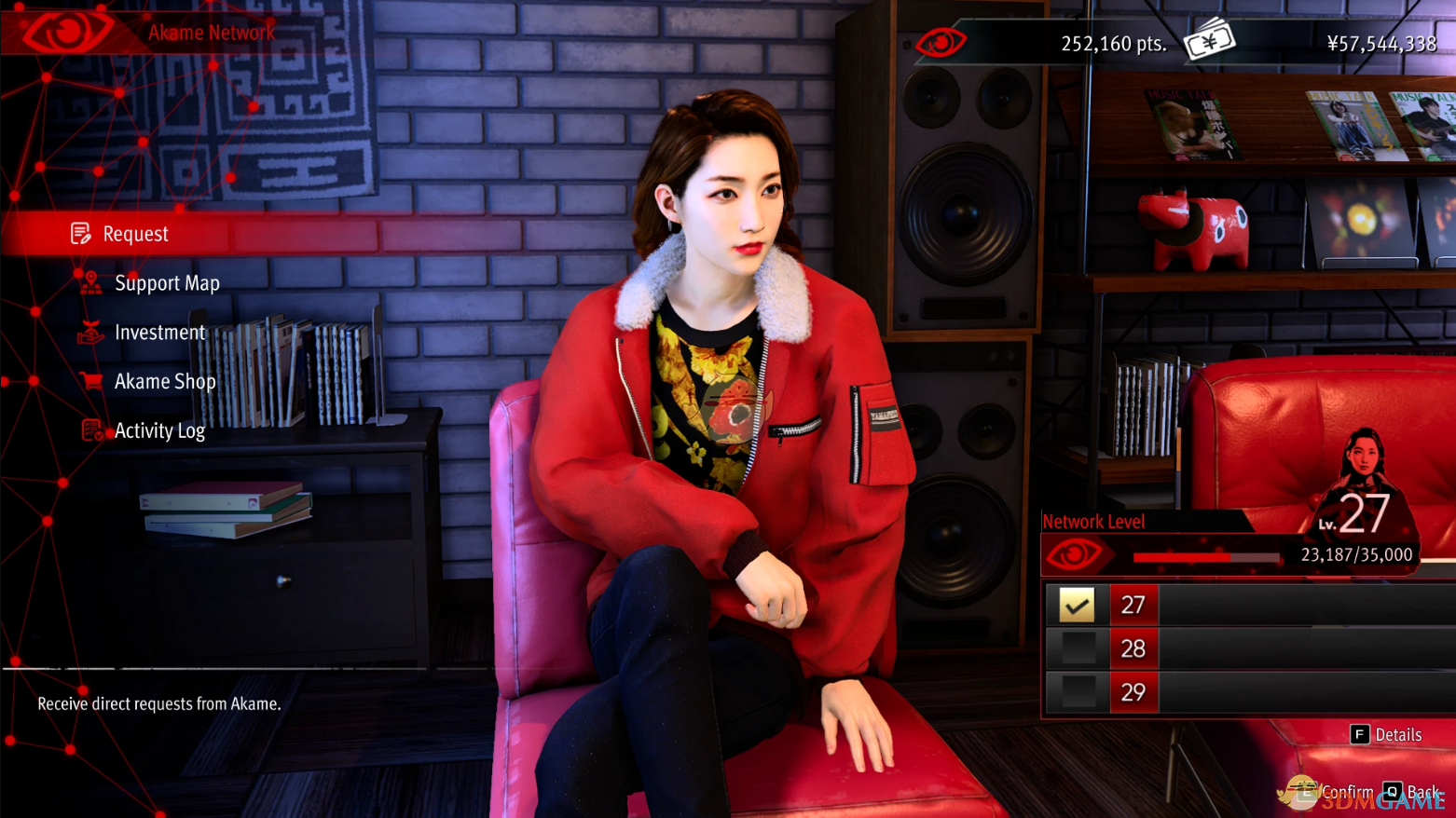Screen dimensions: 1456x818
Task: Select Support Map from the sidebar menu
Action: click(x=167, y=282)
